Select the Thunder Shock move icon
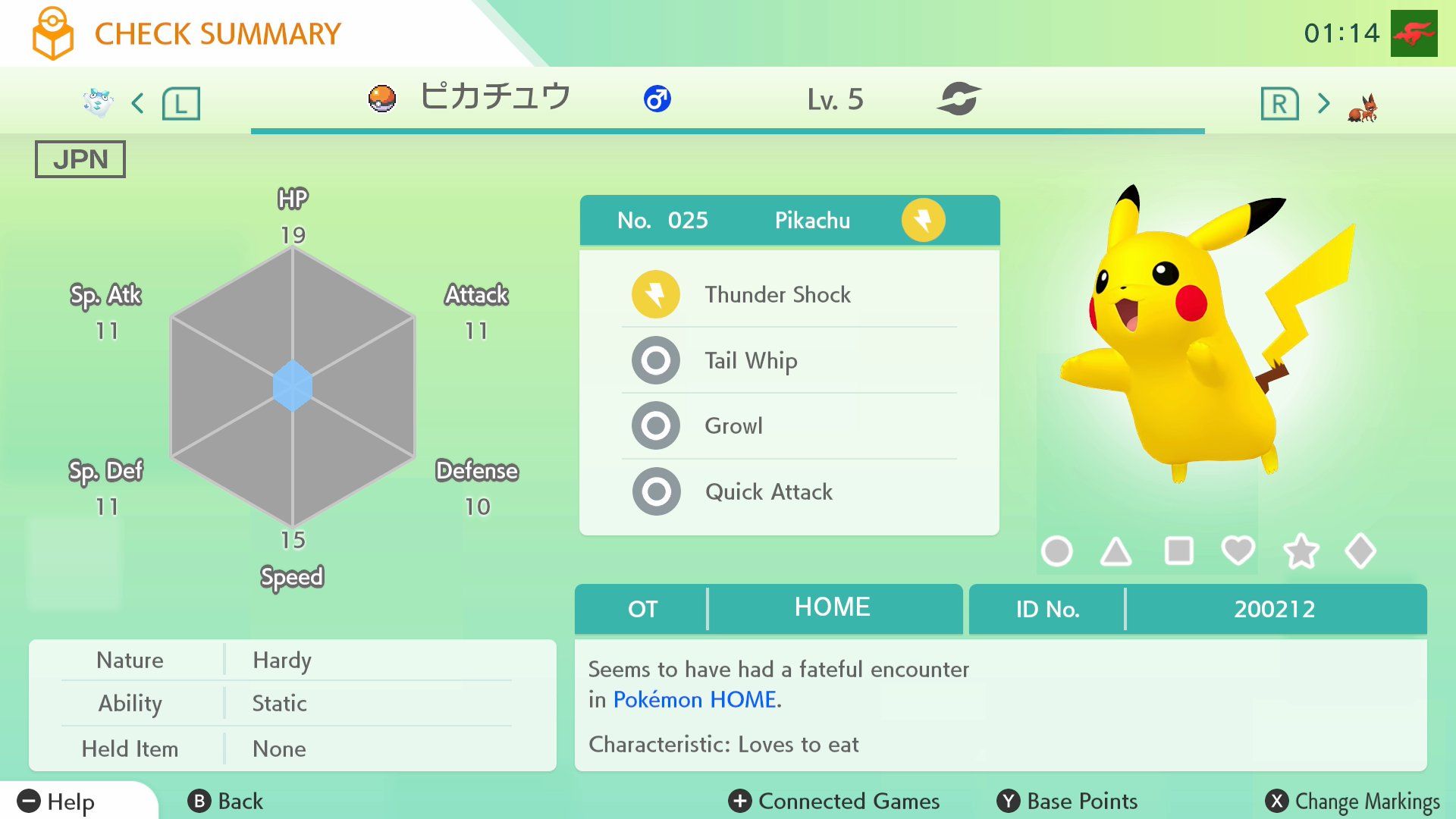The width and height of the screenshot is (1456, 819). (655, 294)
